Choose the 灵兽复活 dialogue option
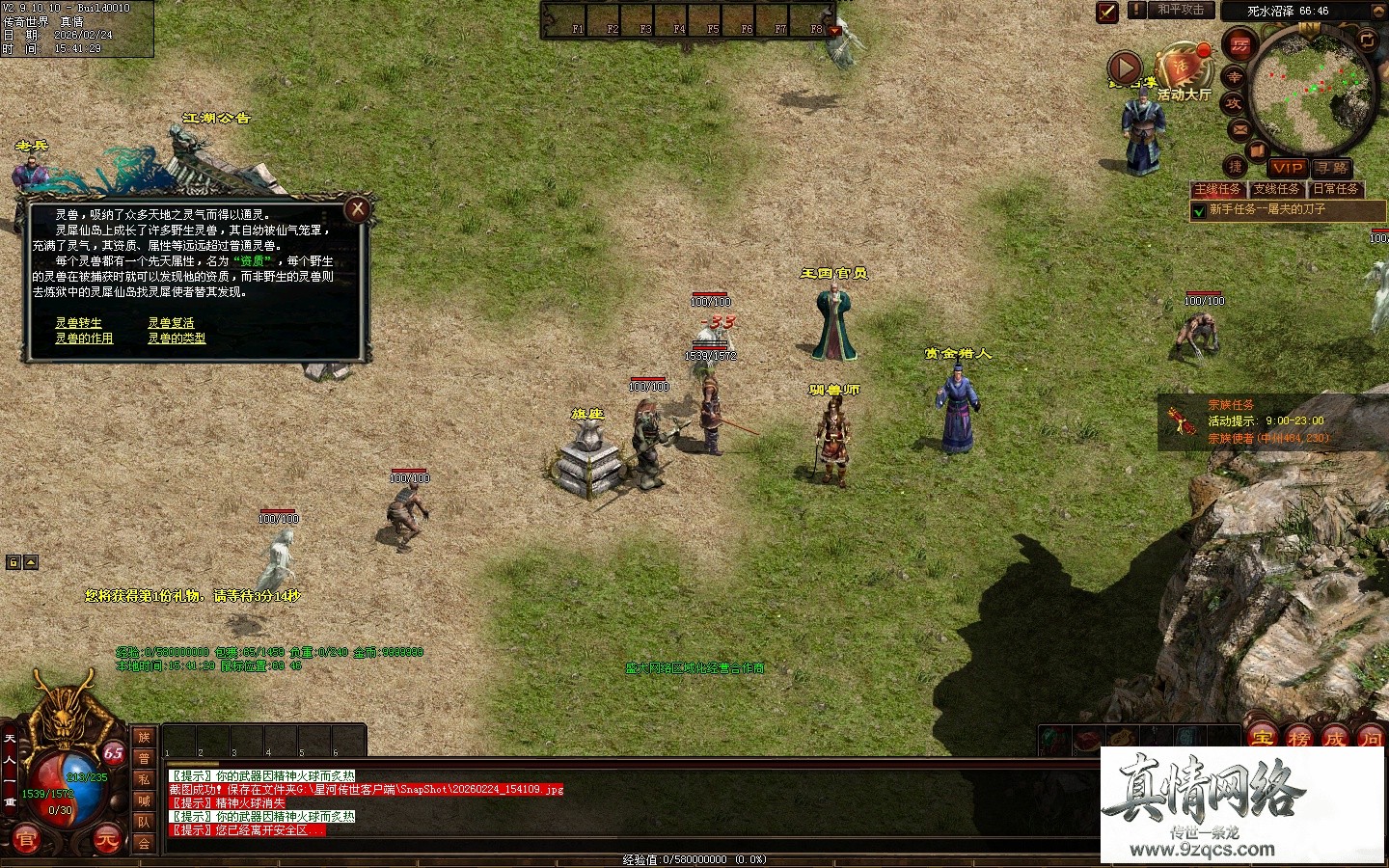The height and width of the screenshot is (868, 1389). click(171, 323)
